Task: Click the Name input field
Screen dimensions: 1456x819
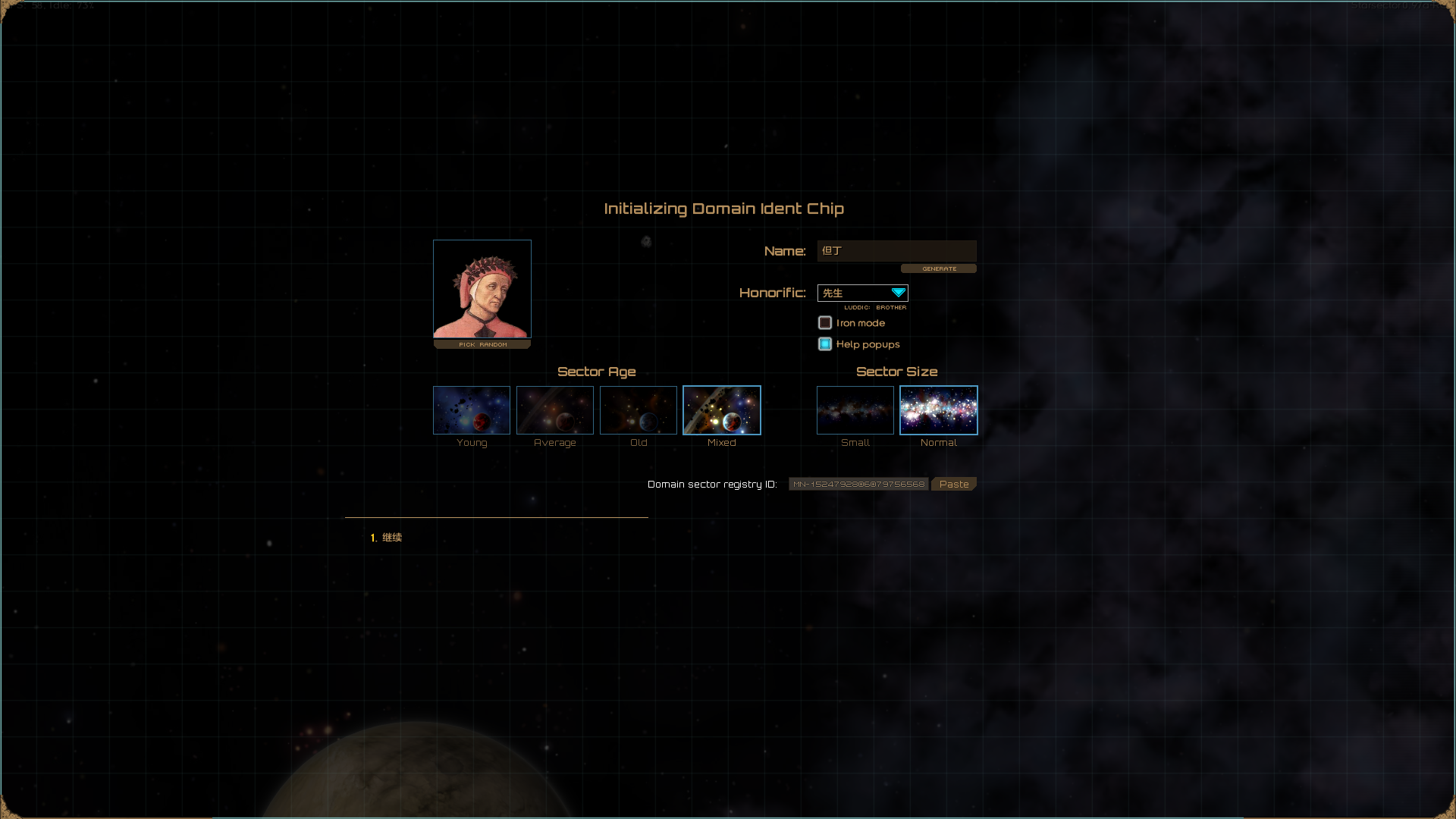Action: pos(896,251)
